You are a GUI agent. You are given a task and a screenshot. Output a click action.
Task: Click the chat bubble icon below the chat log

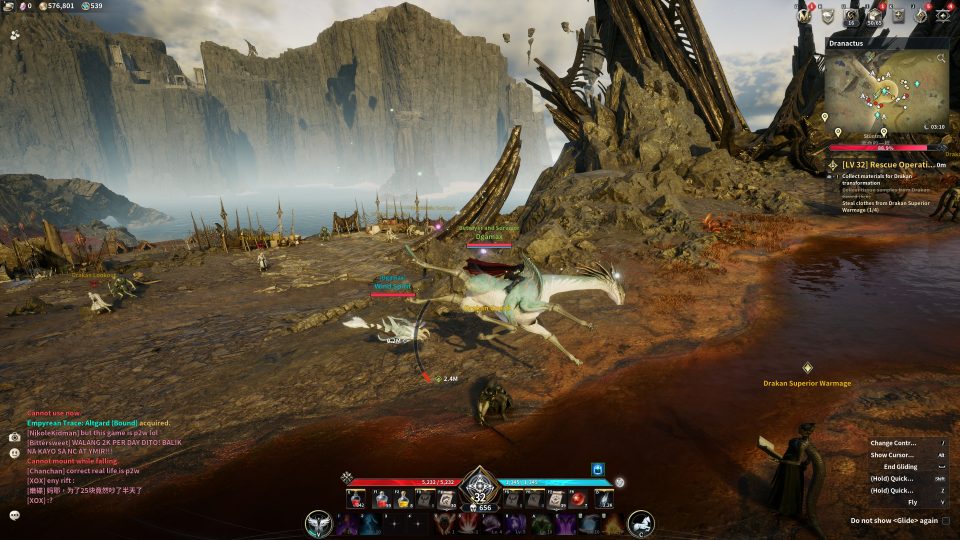[x=15, y=514]
